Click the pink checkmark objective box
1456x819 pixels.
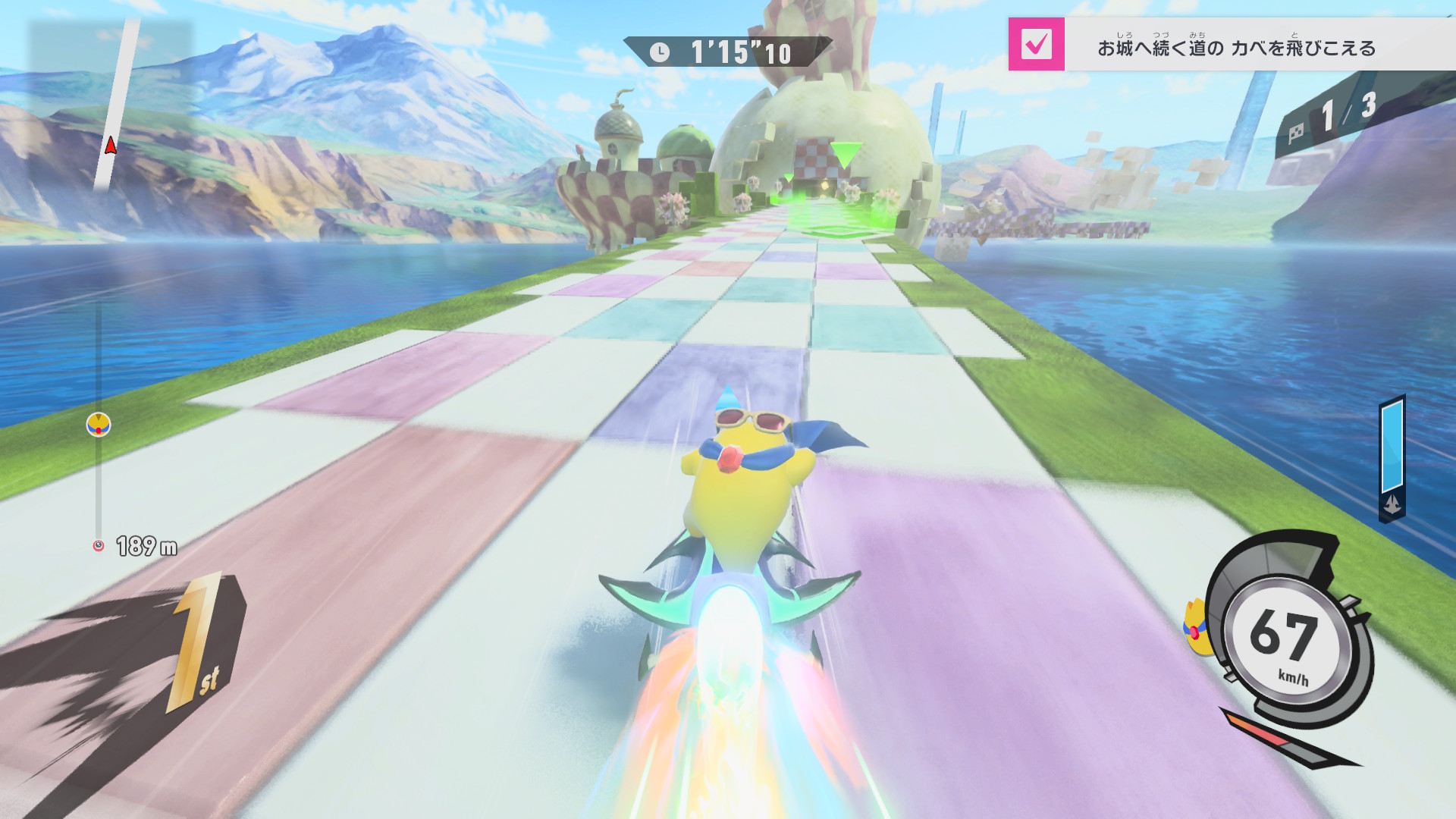pos(1036,45)
